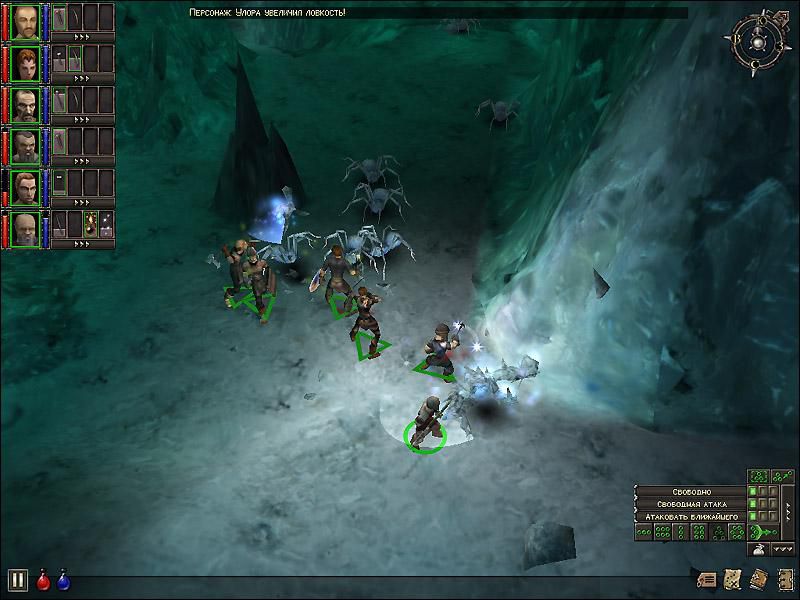The image size is (800, 600).
Task: Use the blue mana potion
Action: tap(63, 580)
